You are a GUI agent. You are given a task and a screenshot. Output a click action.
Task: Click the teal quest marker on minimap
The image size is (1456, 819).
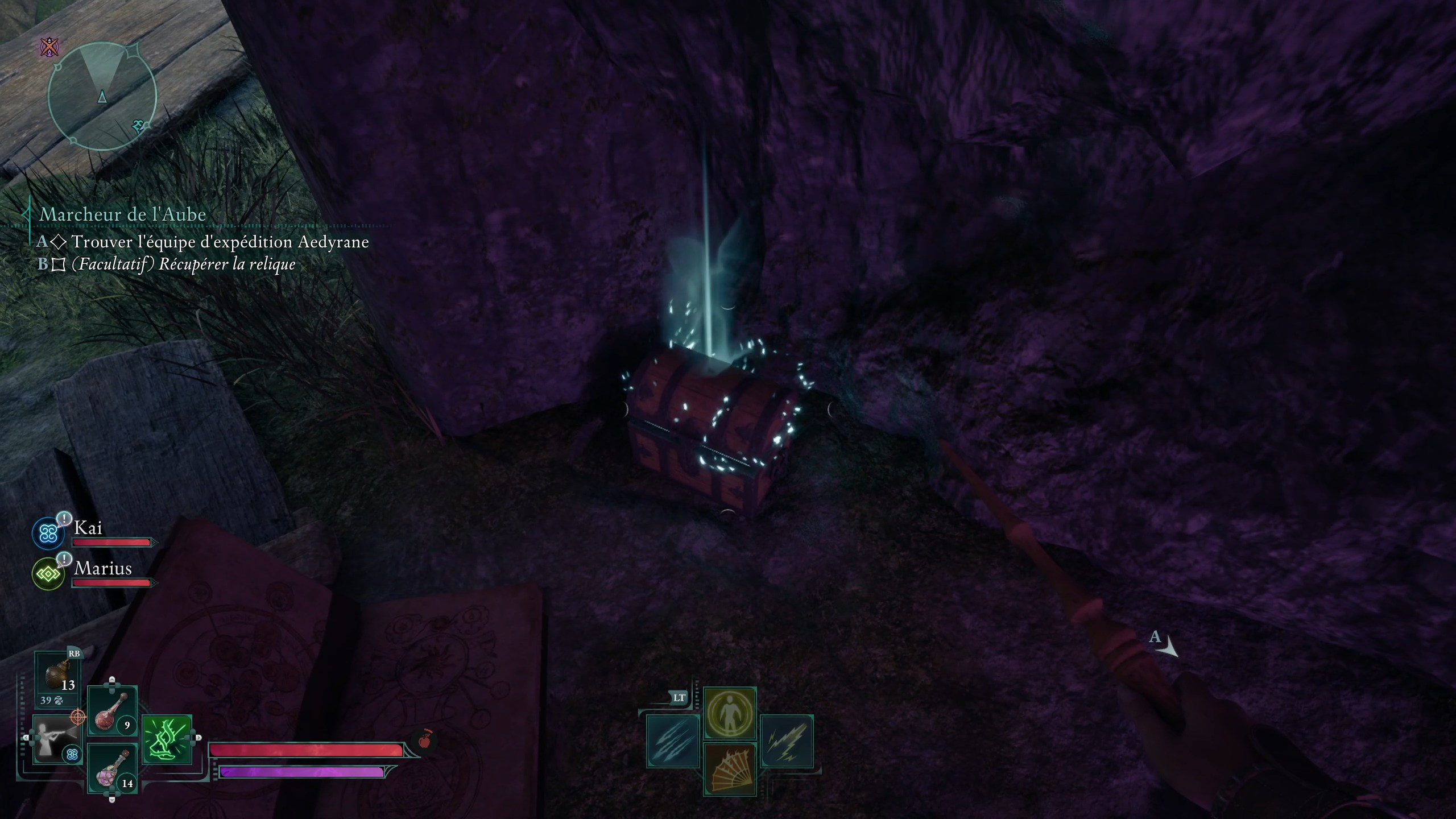pos(138,126)
